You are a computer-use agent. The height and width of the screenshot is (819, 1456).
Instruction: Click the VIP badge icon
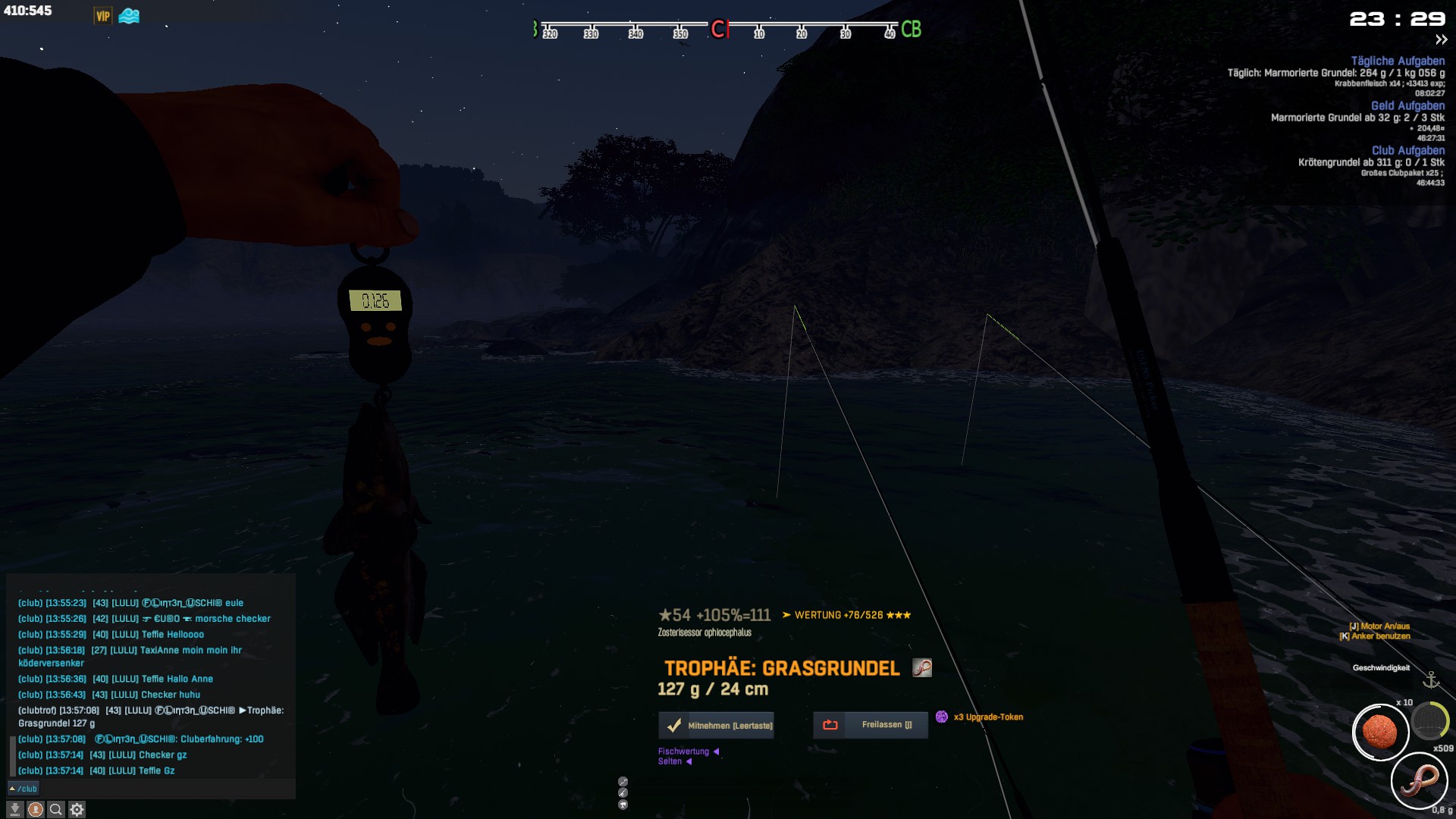point(103,16)
